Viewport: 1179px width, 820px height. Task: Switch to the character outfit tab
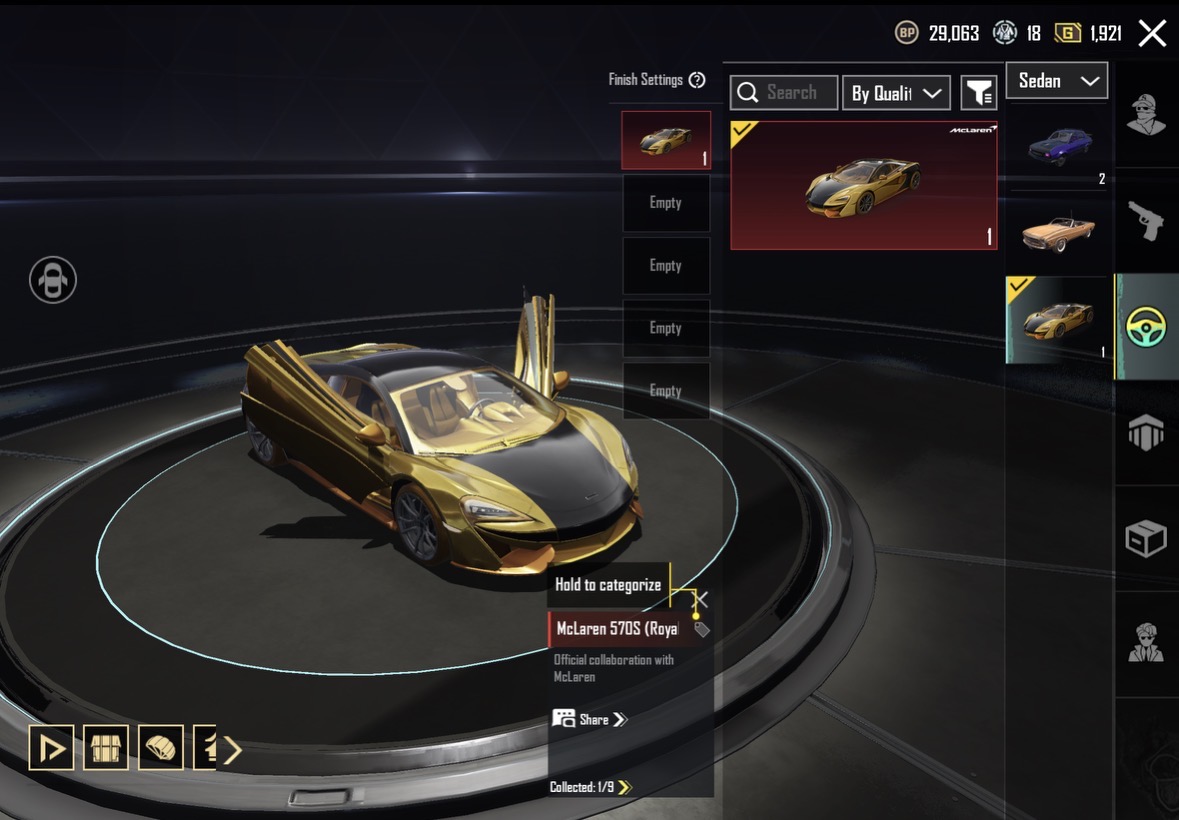tap(1146, 114)
